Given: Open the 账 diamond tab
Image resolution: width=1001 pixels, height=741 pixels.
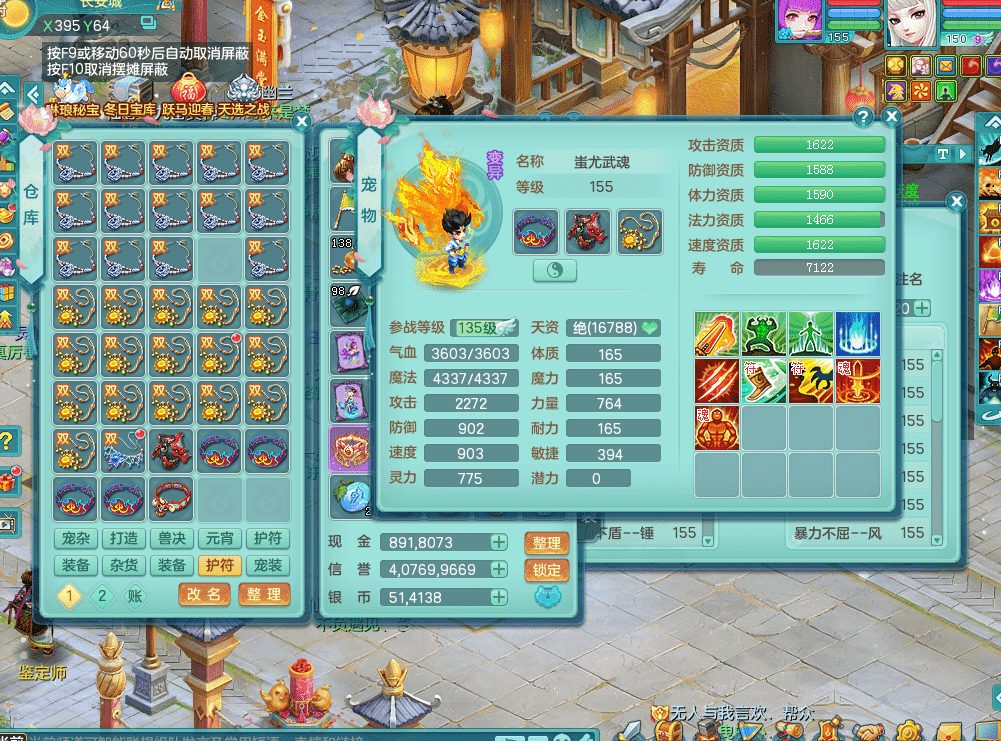Looking at the screenshot, I should 134,596.
